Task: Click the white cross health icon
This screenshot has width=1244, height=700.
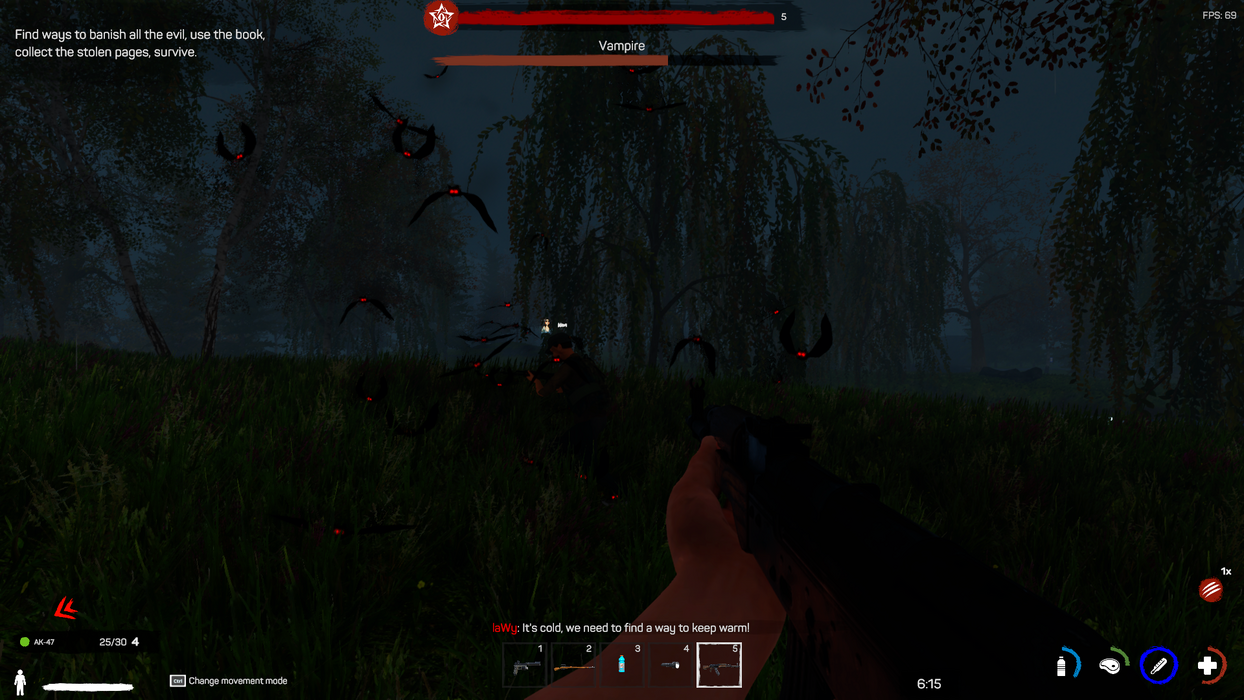Action: (1208, 665)
